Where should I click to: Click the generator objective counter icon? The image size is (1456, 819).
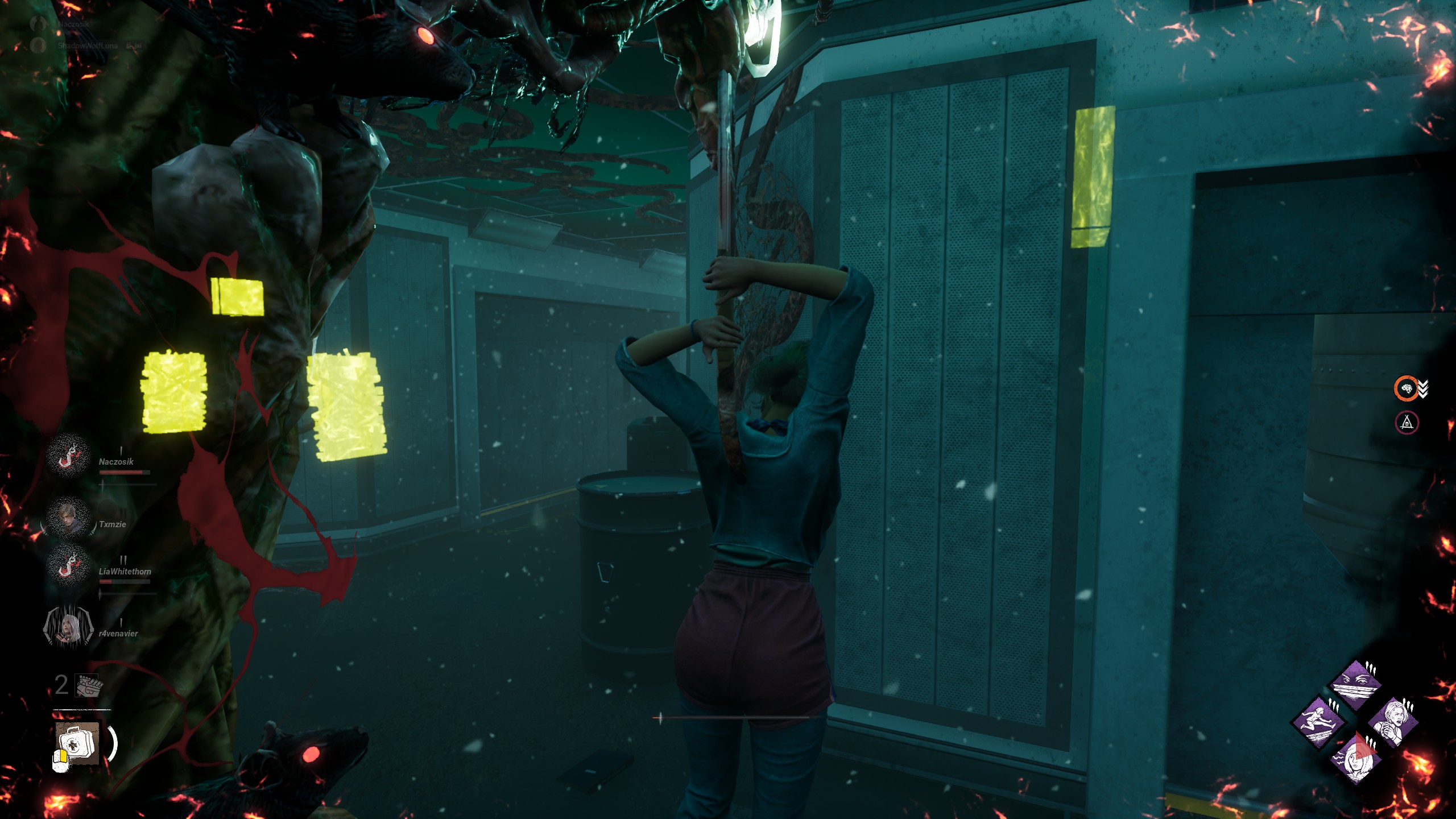(88, 685)
